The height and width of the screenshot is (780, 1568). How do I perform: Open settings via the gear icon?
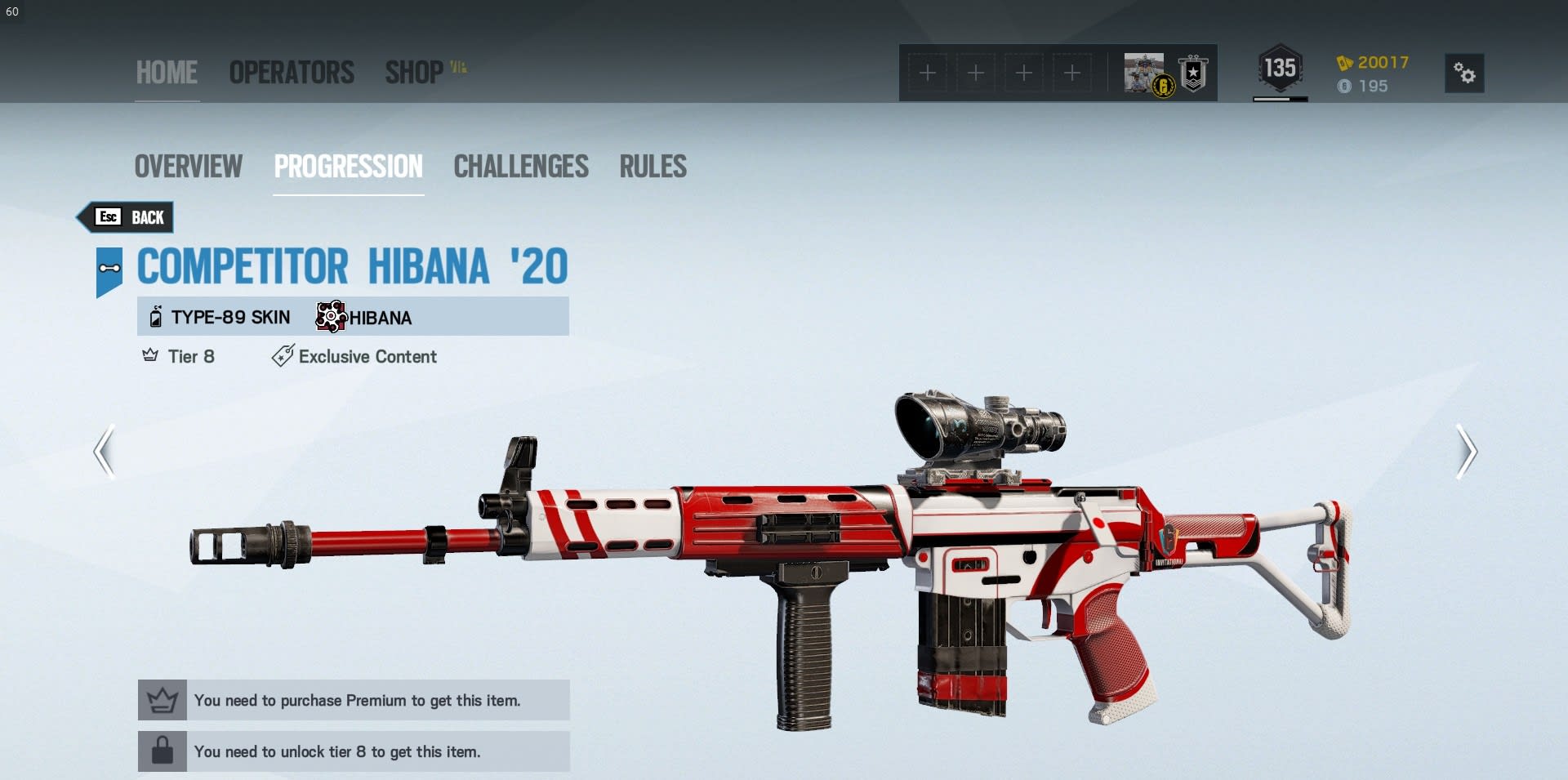(x=1464, y=74)
